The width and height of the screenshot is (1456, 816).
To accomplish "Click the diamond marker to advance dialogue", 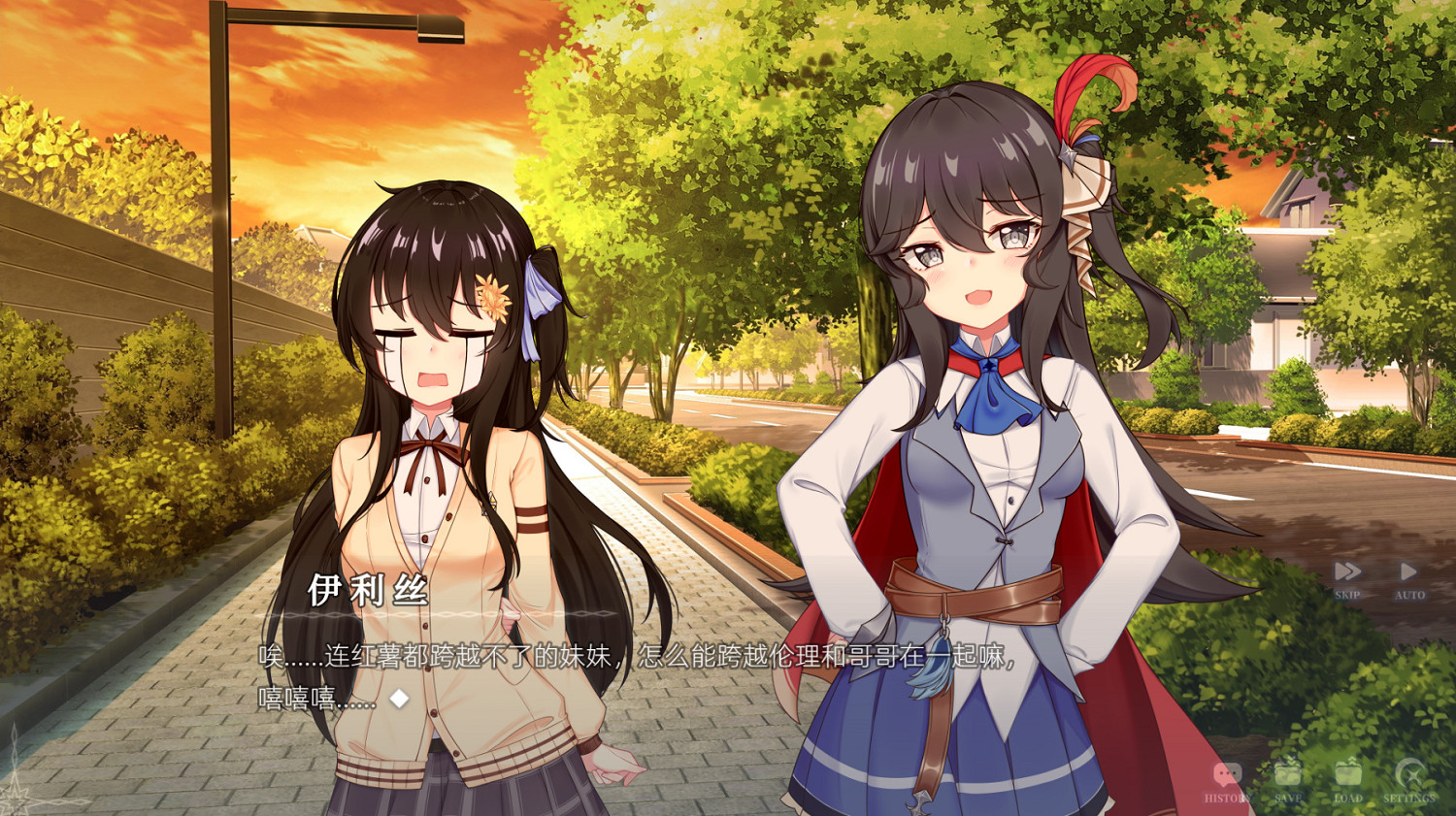I will [x=398, y=695].
